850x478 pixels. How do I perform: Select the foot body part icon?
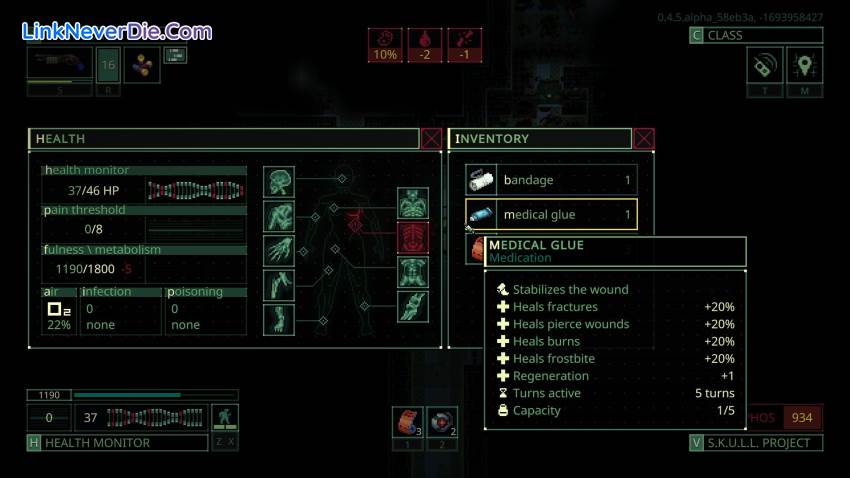click(x=279, y=319)
